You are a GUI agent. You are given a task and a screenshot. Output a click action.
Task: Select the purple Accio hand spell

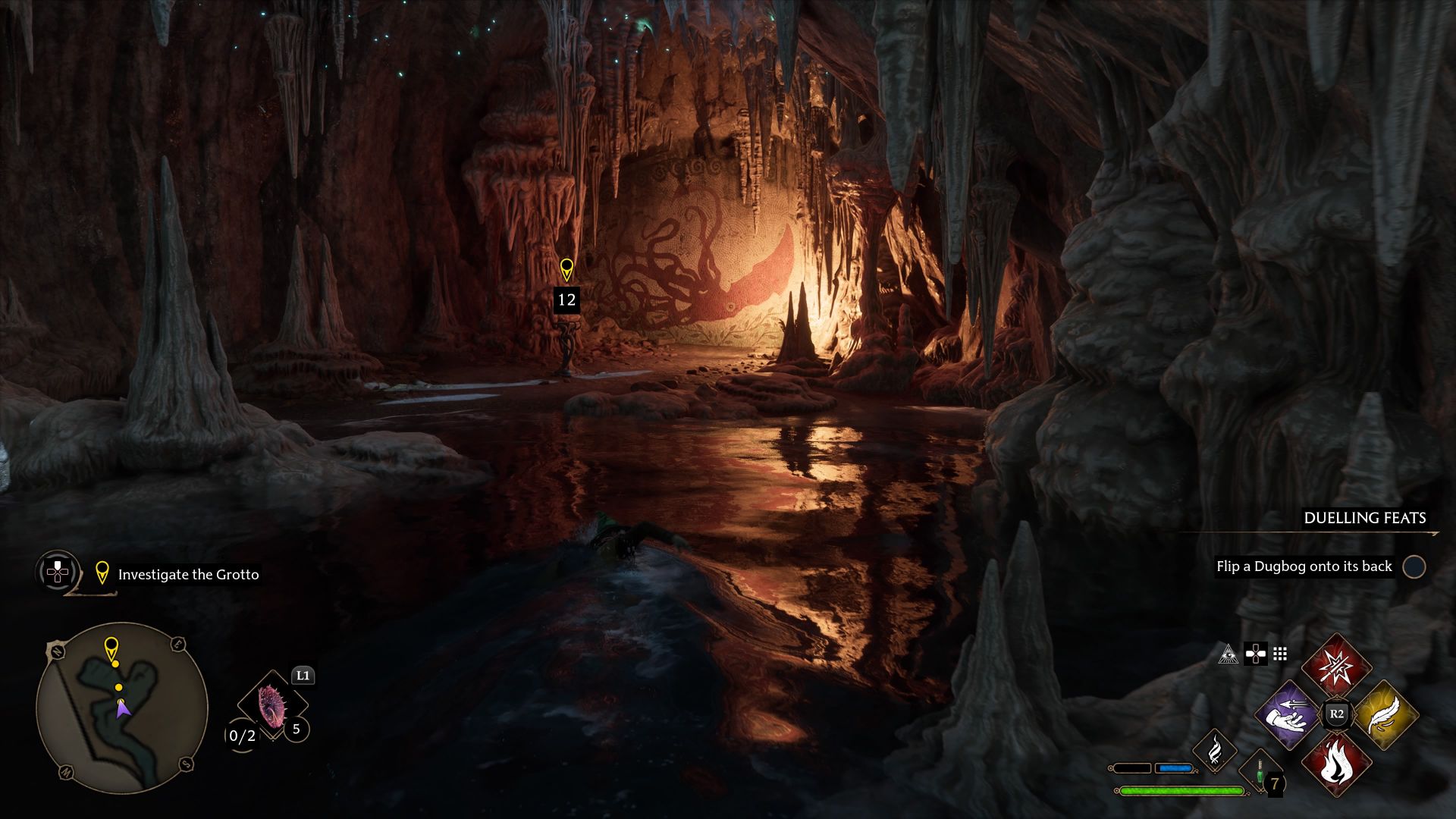tap(1288, 714)
